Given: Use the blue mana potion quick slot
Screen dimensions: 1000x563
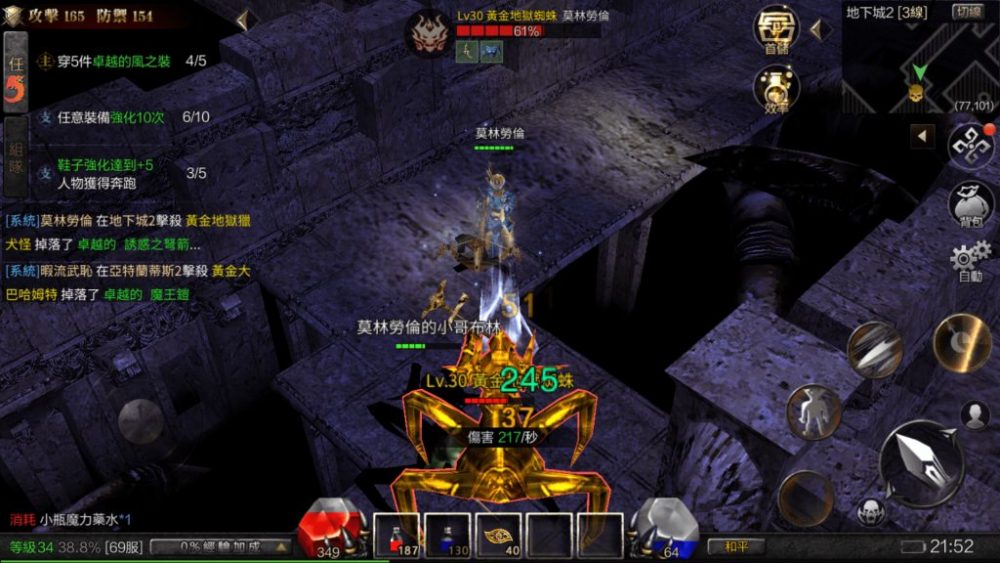Looking at the screenshot, I should 447,535.
